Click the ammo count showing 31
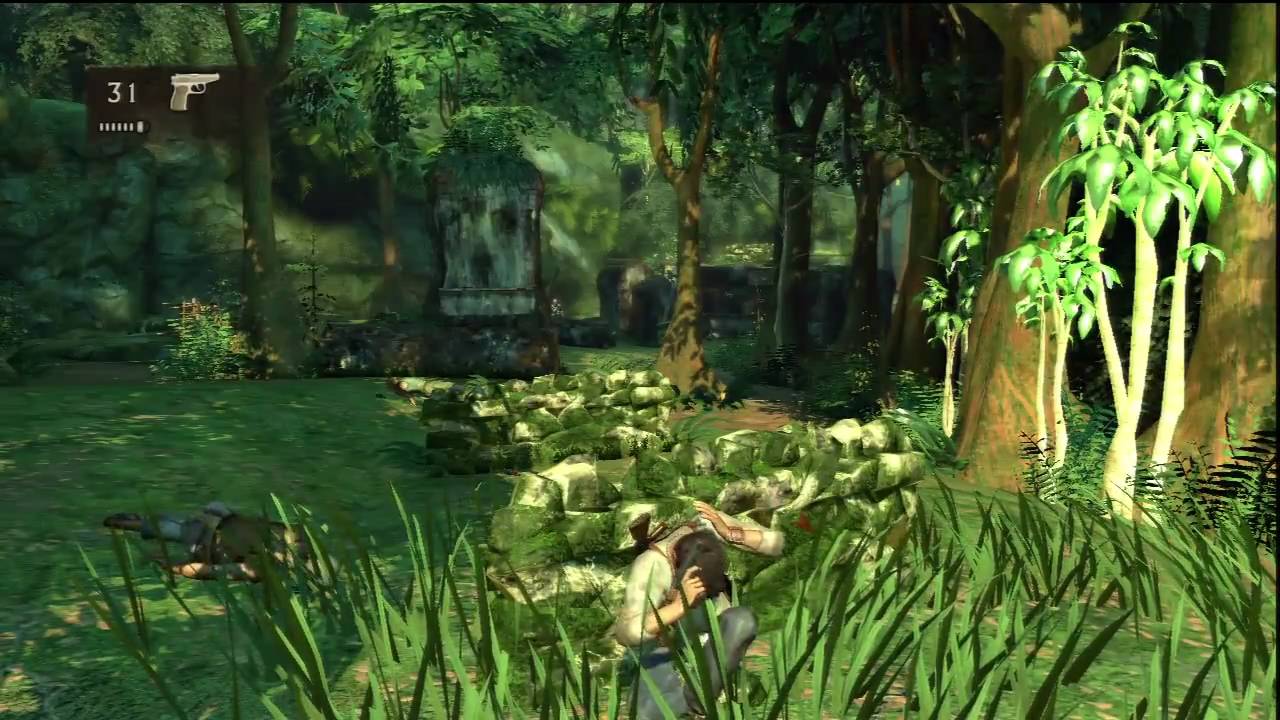Viewport: 1280px width, 720px height. pos(120,93)
